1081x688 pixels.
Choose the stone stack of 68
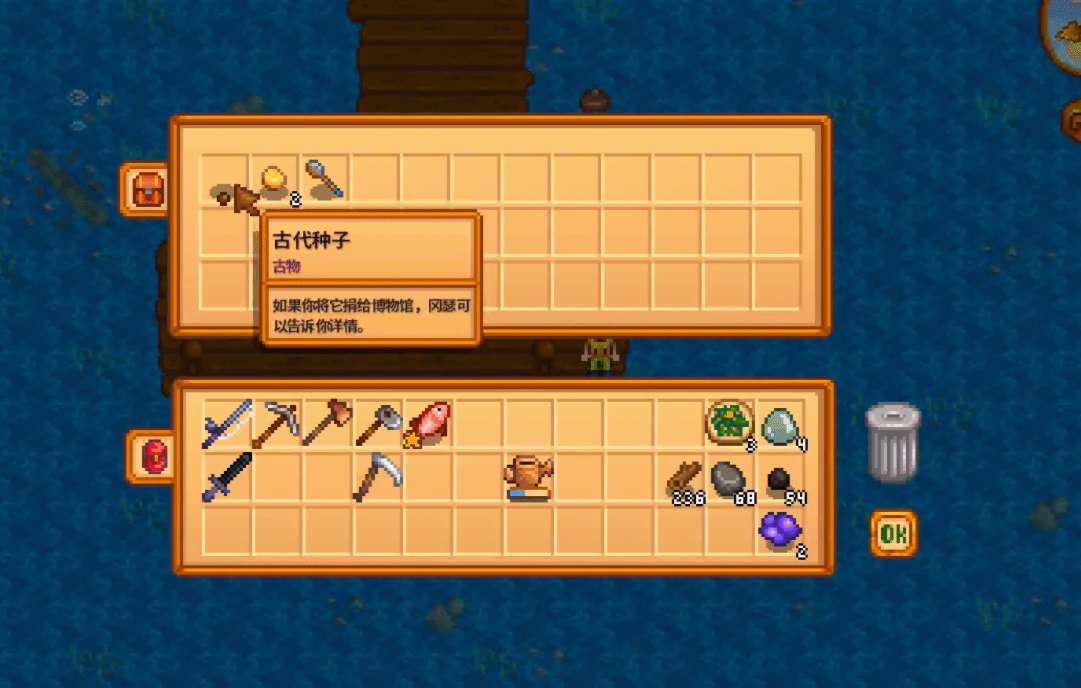tap(731, 479)
